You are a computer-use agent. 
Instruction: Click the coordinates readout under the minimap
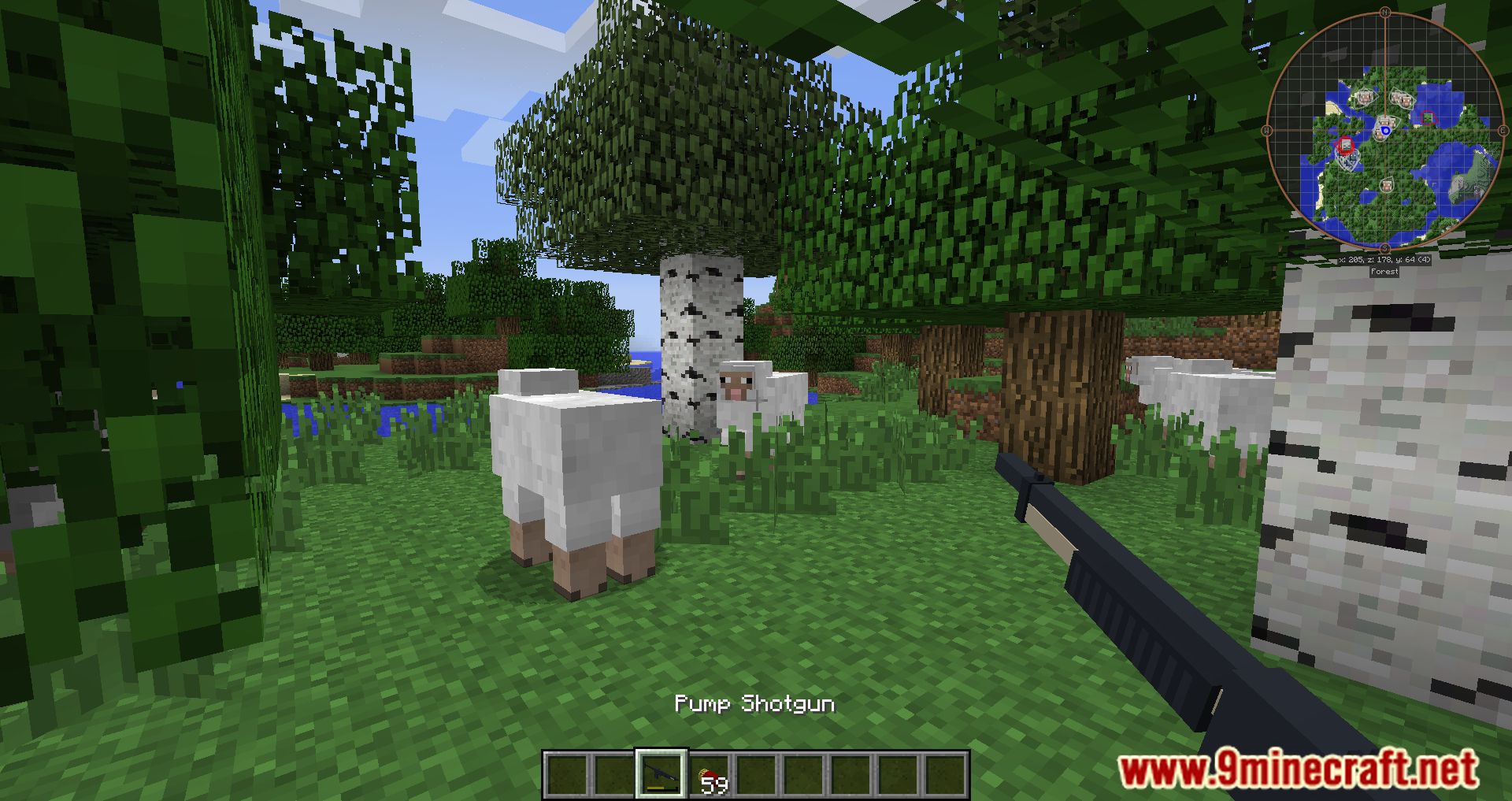[1384, 259]
